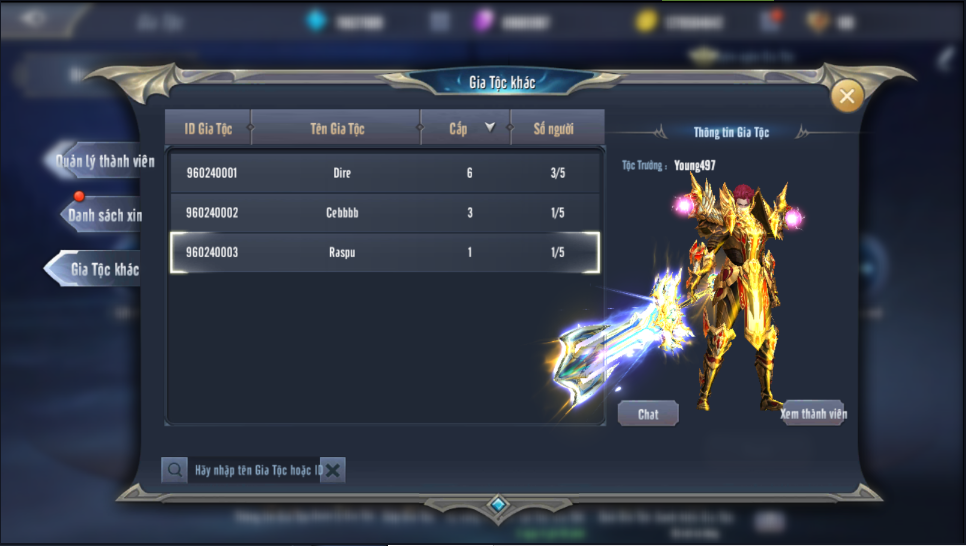
Task: Close the Gia Tộc khác window
Action: (x=847, y=96)
